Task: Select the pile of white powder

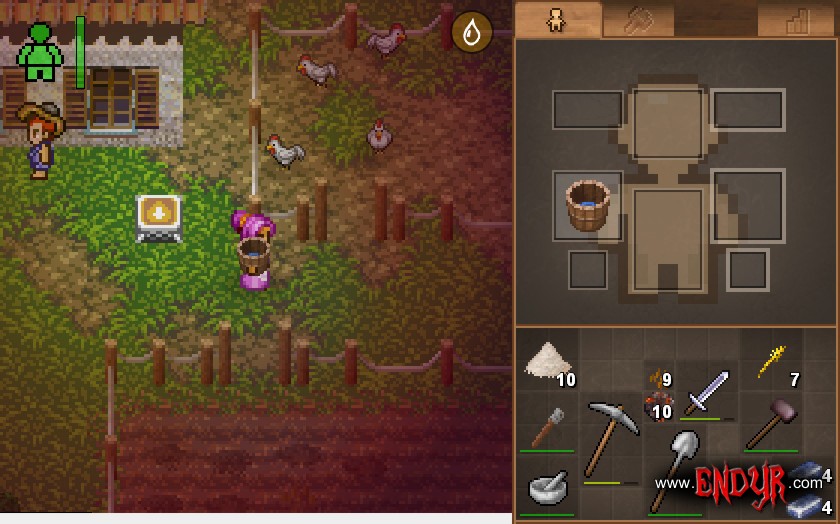Action: (546, 361)
